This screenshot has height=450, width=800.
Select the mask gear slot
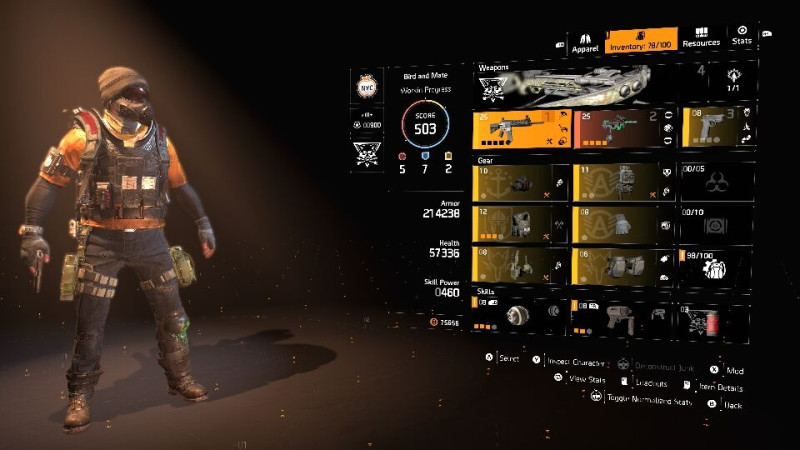(x=520, y=183)
